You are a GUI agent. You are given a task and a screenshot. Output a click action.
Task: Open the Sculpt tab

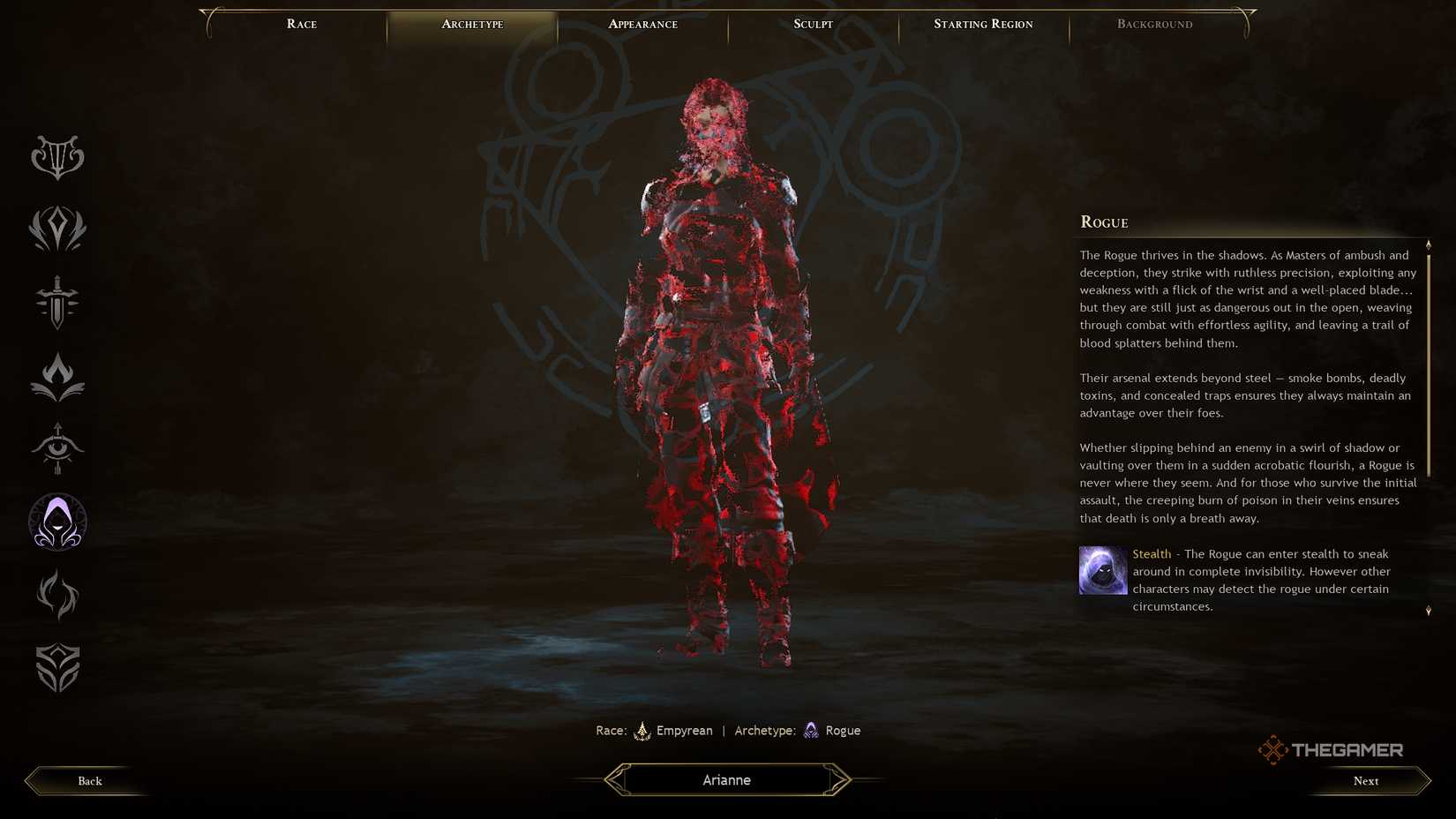(x=811, y=24)
